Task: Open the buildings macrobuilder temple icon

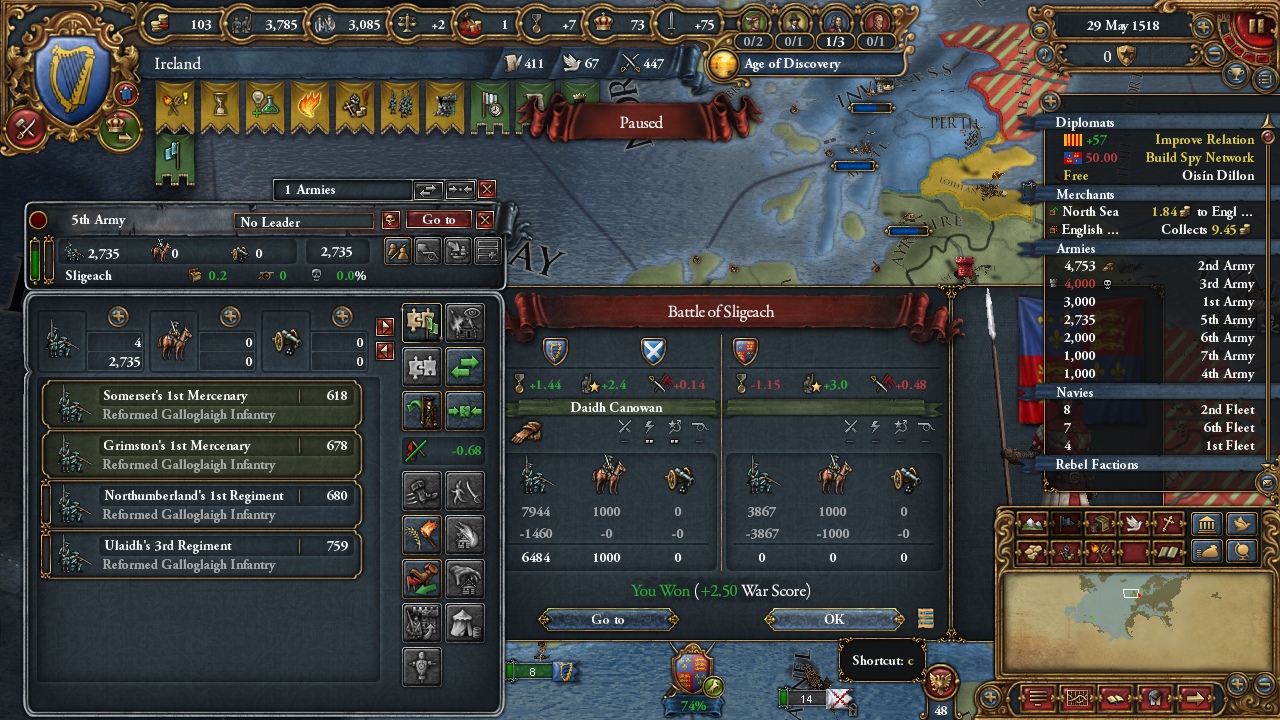Action: pos(1206,523)
